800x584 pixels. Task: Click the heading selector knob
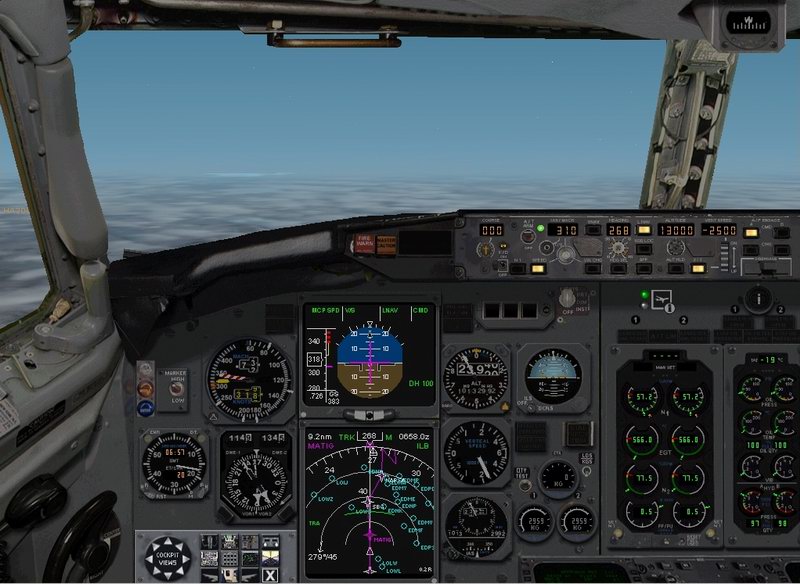[x=616, y=249]
